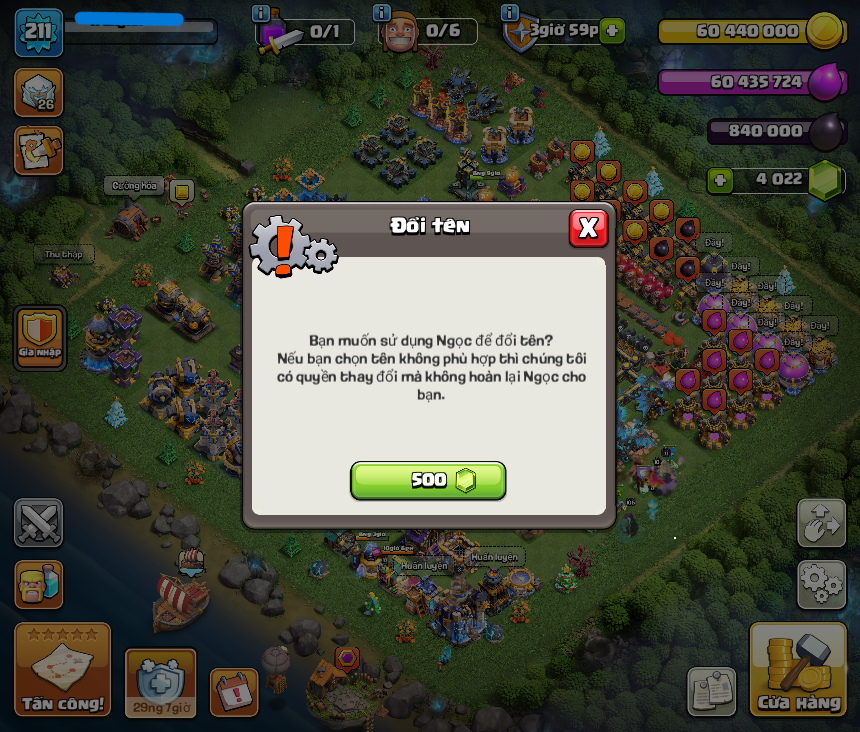Extend shield with green plus button

tap(613, 30)
